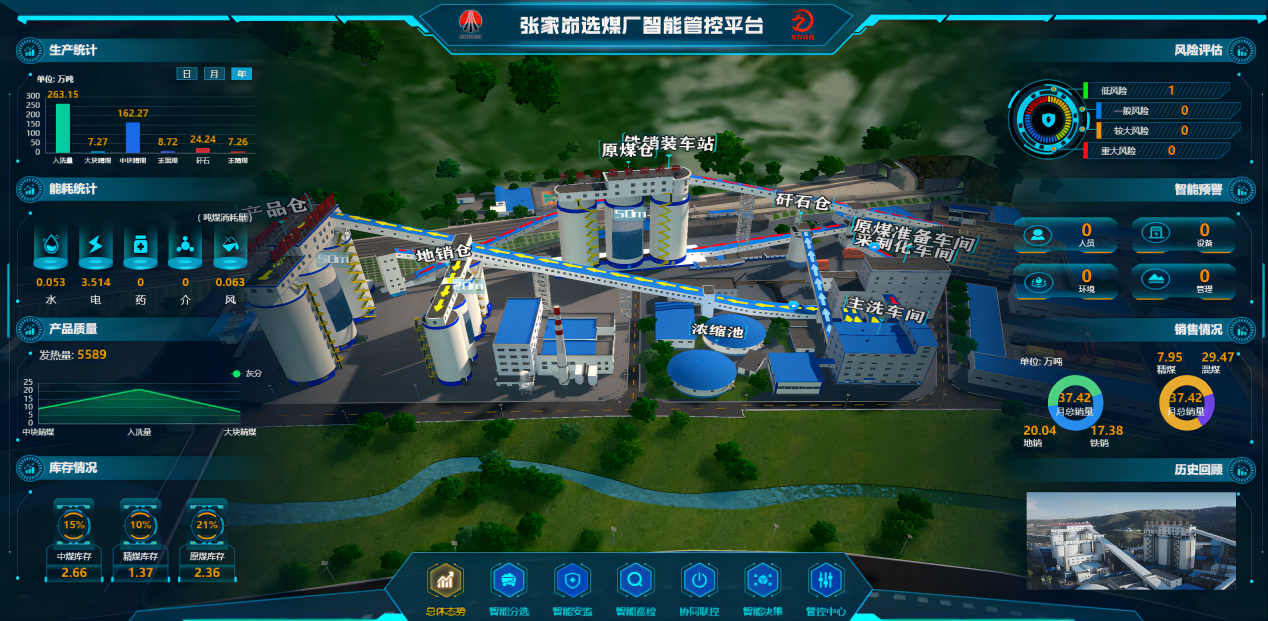1268x621 pixels.
Task: Select the 智能巡检 magnifier icon
Action: tap(635, 580)
